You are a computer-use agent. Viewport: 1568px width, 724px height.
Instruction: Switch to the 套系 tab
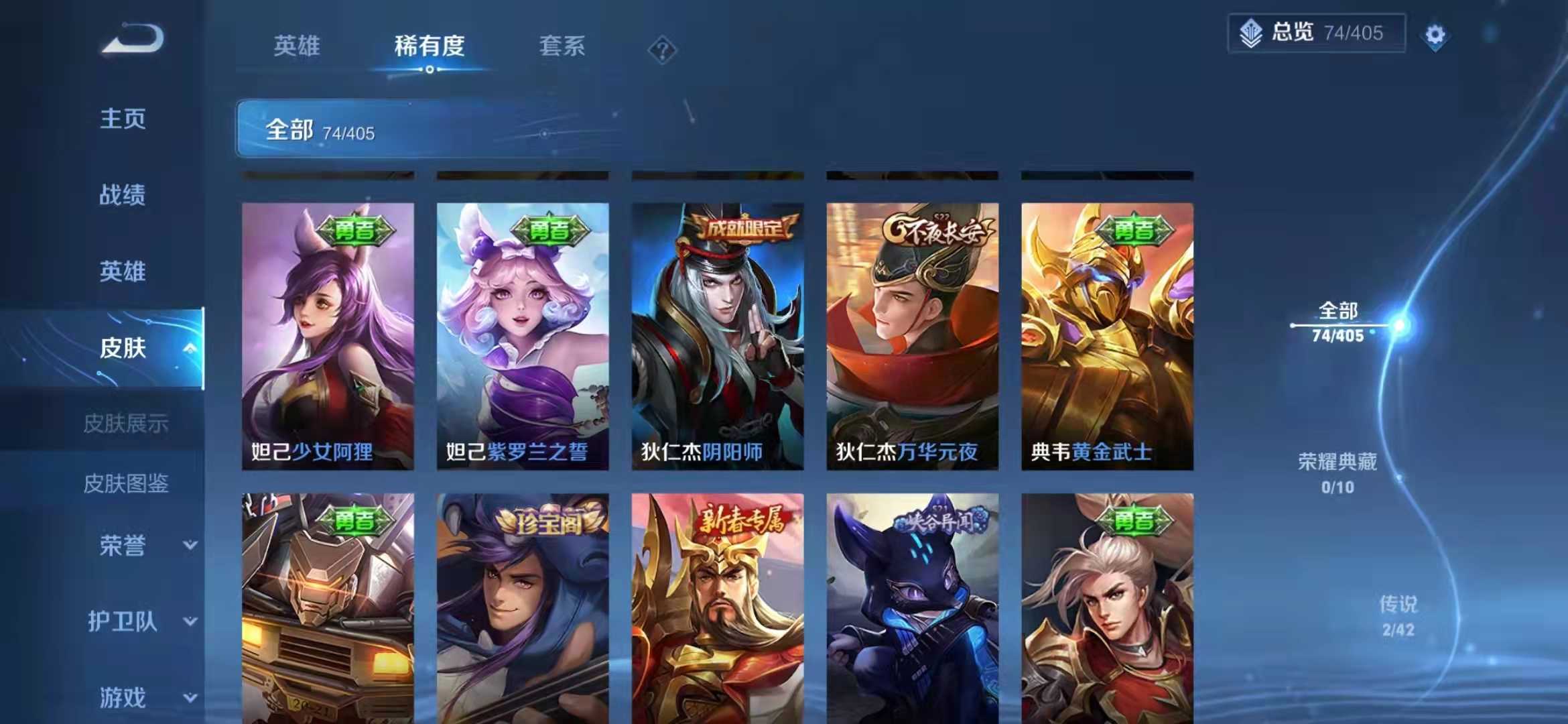(x=563, y=47)
